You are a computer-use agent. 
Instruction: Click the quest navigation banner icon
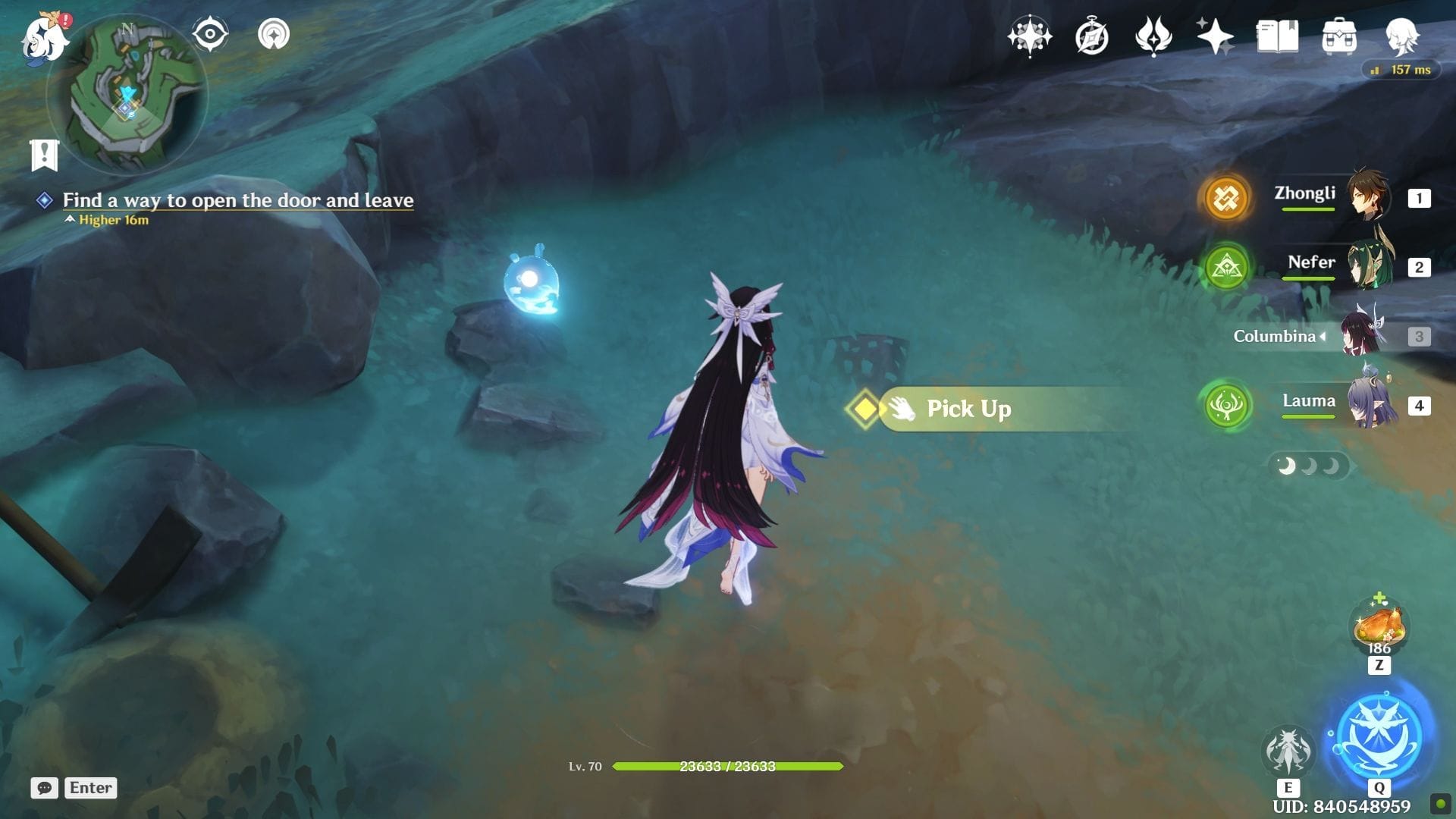tap(45, 155)
